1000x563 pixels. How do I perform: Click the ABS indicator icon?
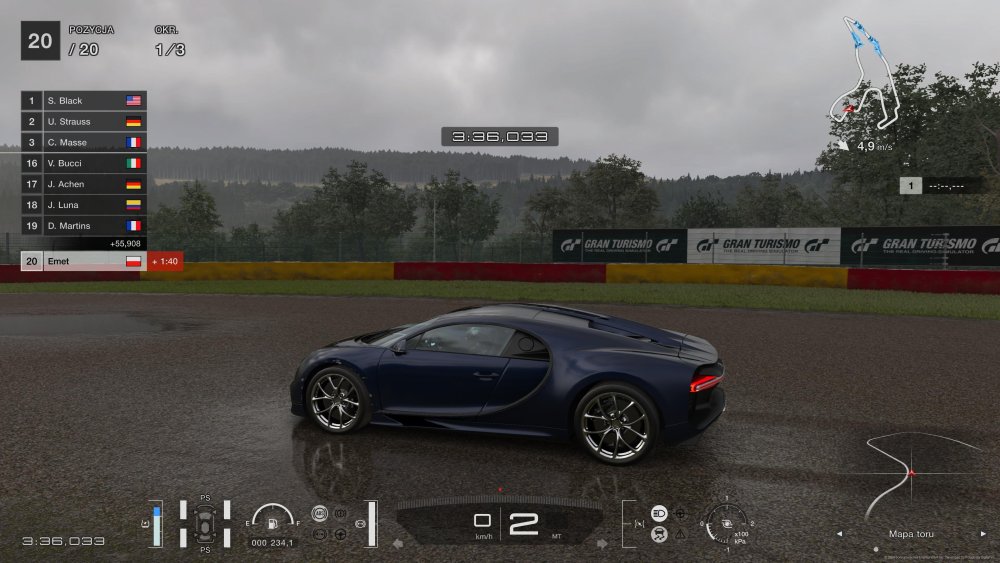[x=320, y=514]
